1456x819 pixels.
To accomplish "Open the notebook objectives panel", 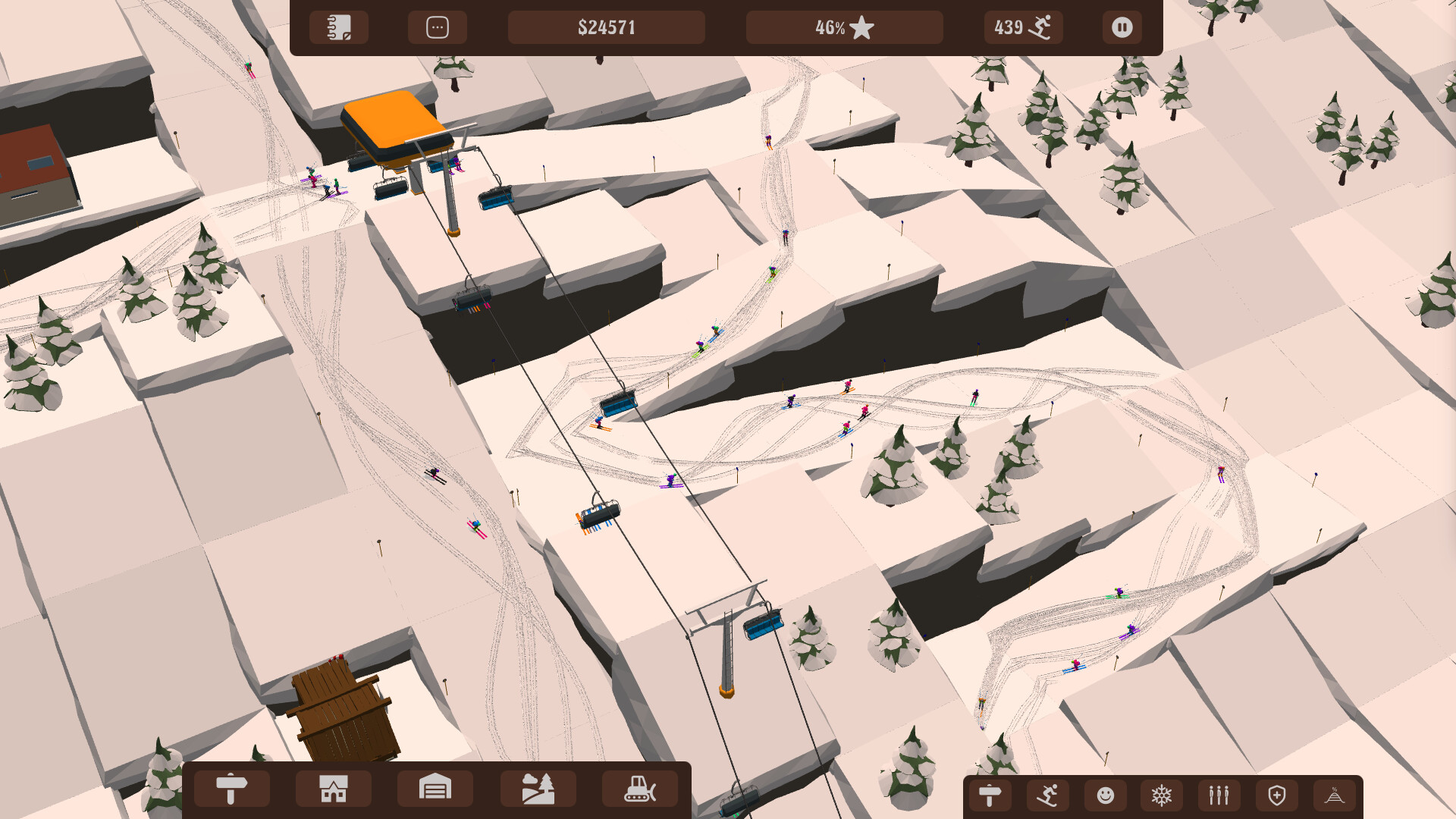I will point(339,27).
